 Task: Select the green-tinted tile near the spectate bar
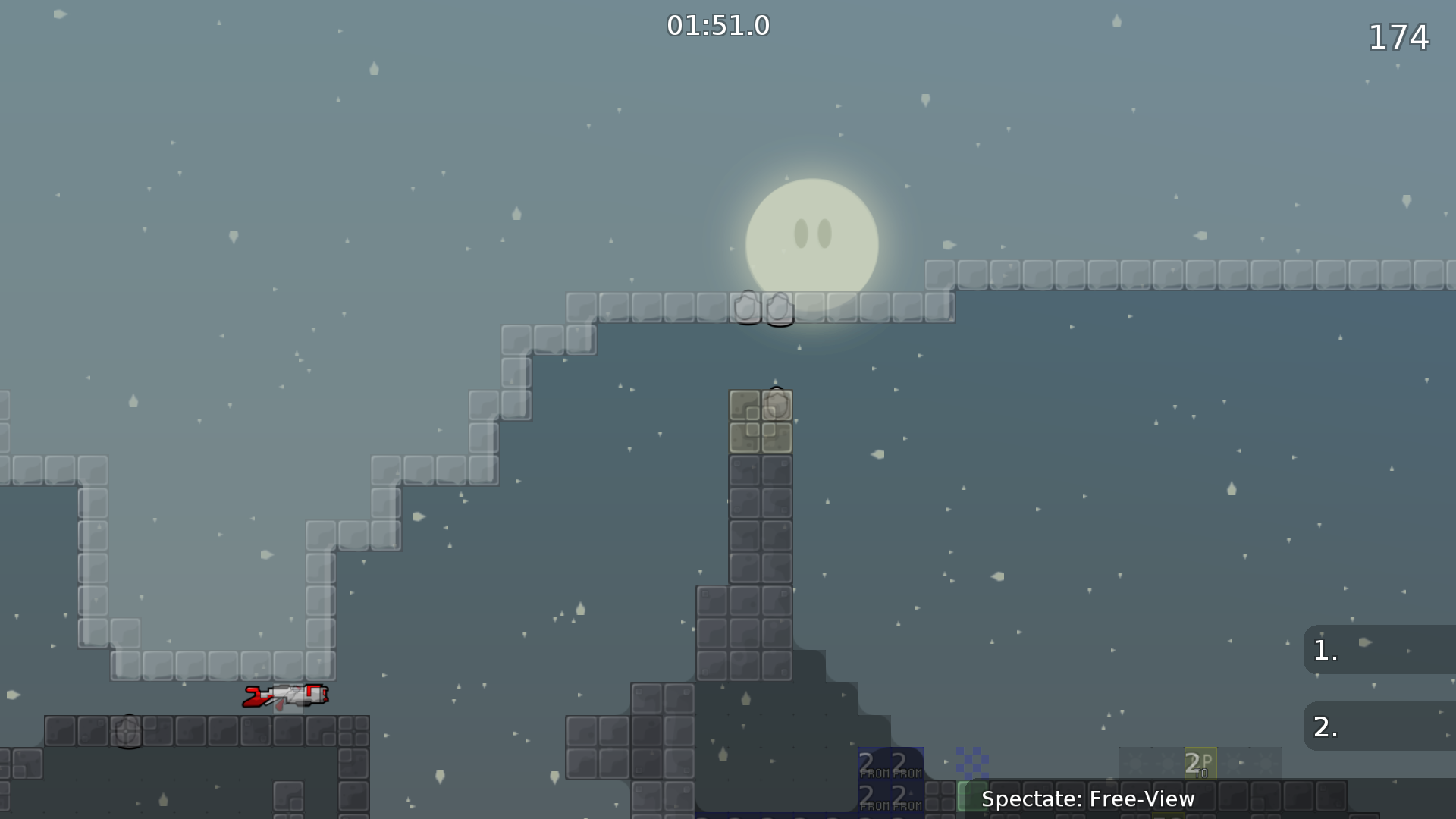click(x=973, y=795)
